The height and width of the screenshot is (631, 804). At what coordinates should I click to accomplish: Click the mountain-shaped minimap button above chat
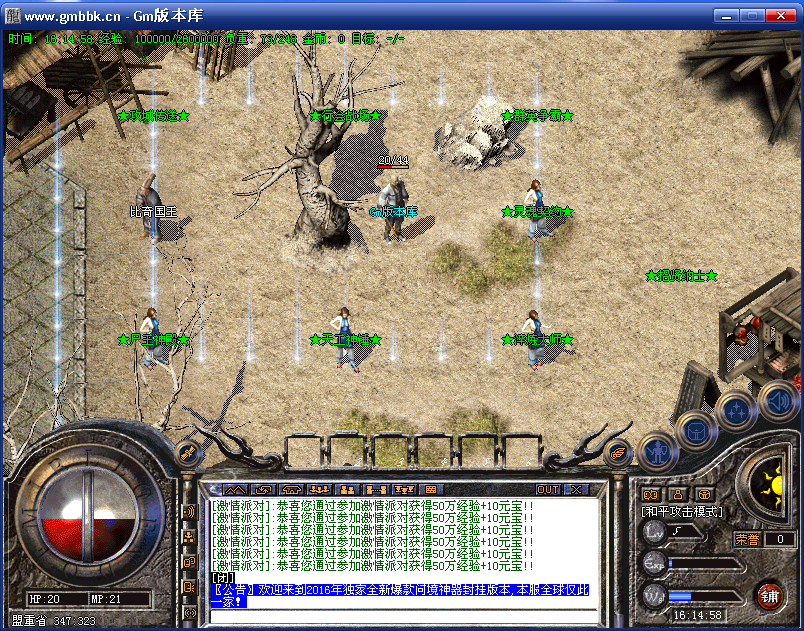click(235, 490)
